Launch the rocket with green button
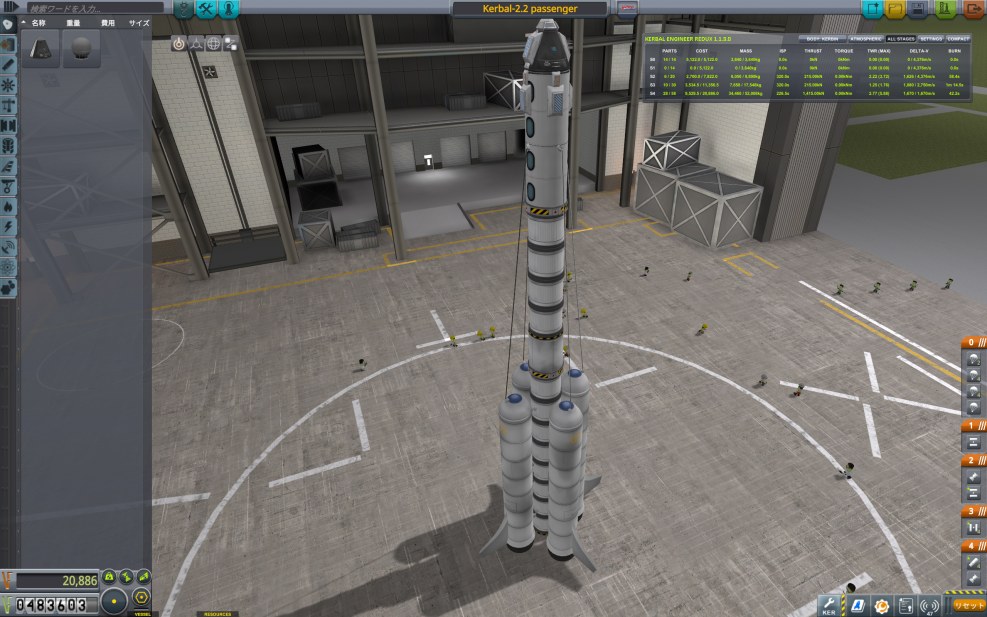This screenshot has height=617, width=987. (x=946, y=9)
